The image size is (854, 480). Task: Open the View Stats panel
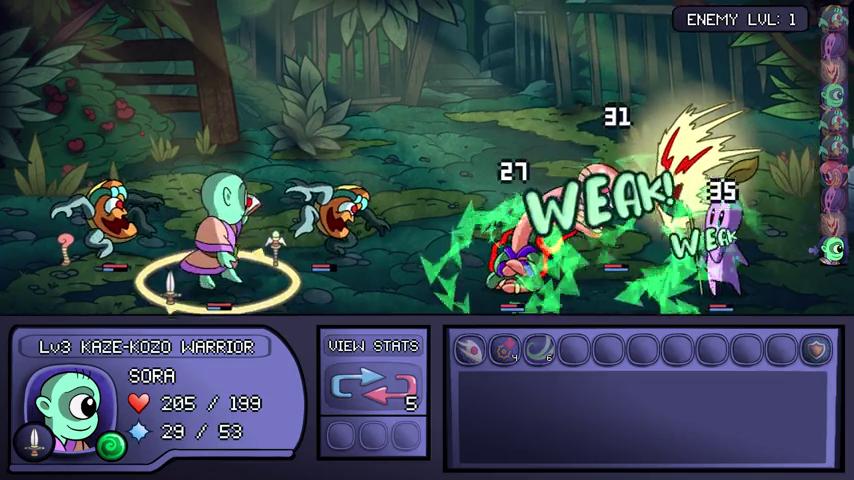373,346
